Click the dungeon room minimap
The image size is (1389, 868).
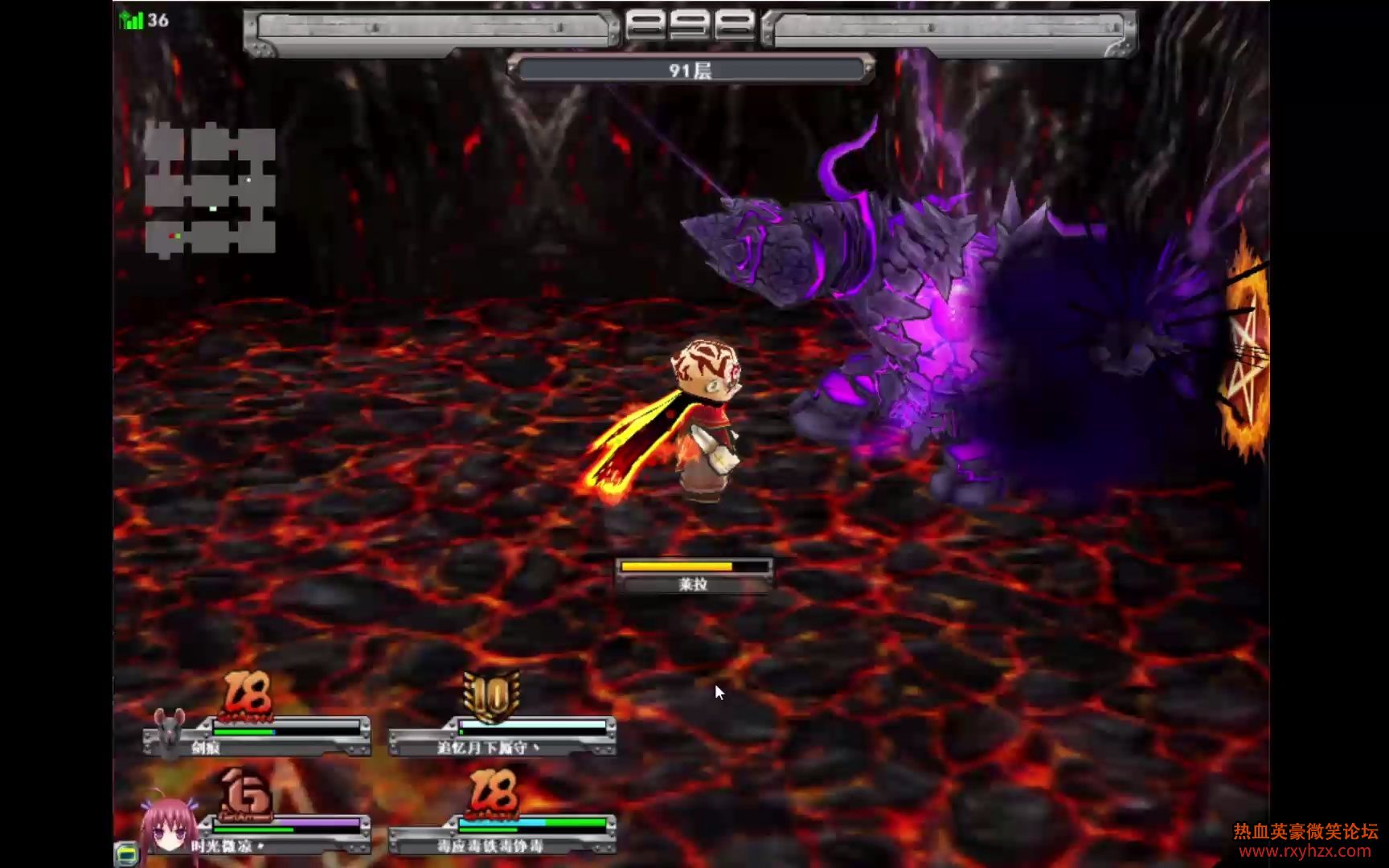click(x=210, y=190)
